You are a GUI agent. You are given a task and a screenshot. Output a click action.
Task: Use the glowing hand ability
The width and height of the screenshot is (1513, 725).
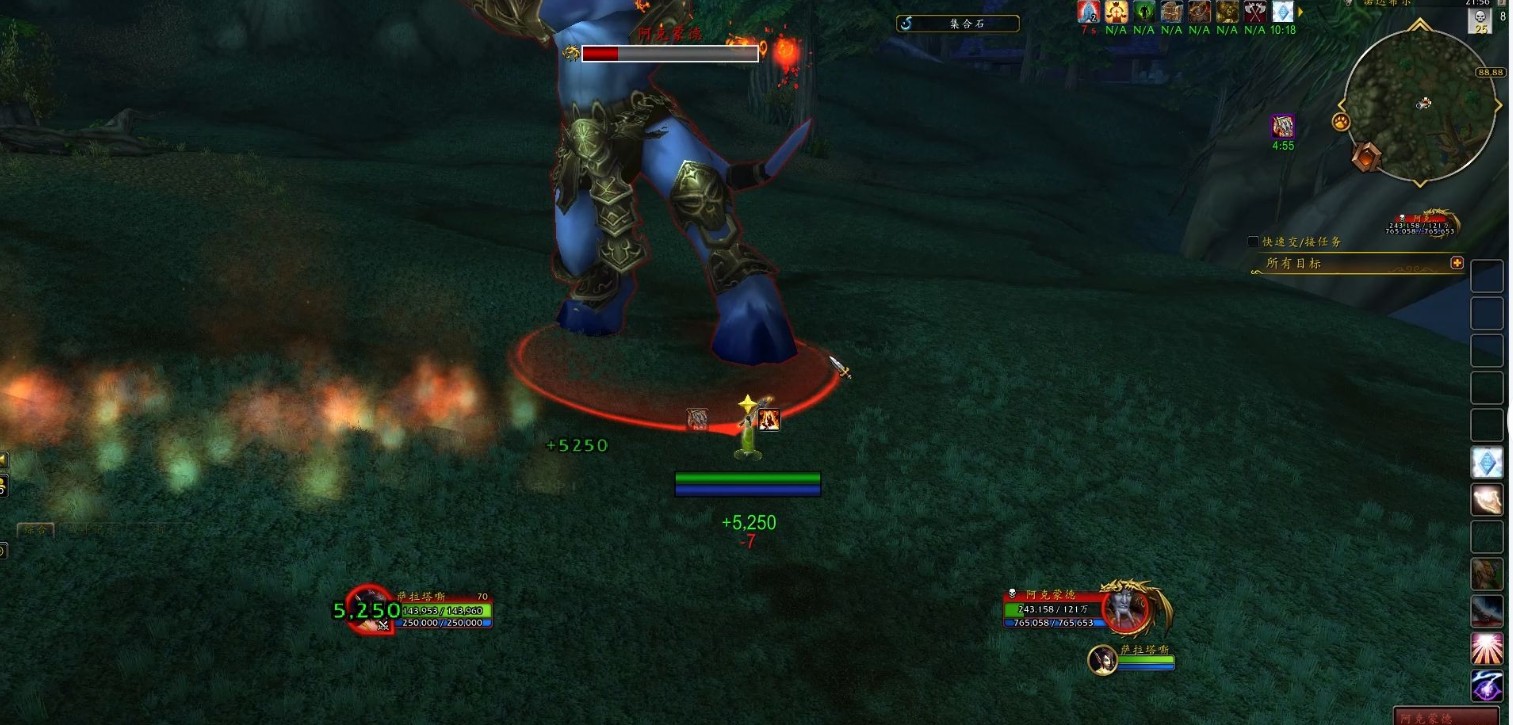pos(1487,500)
